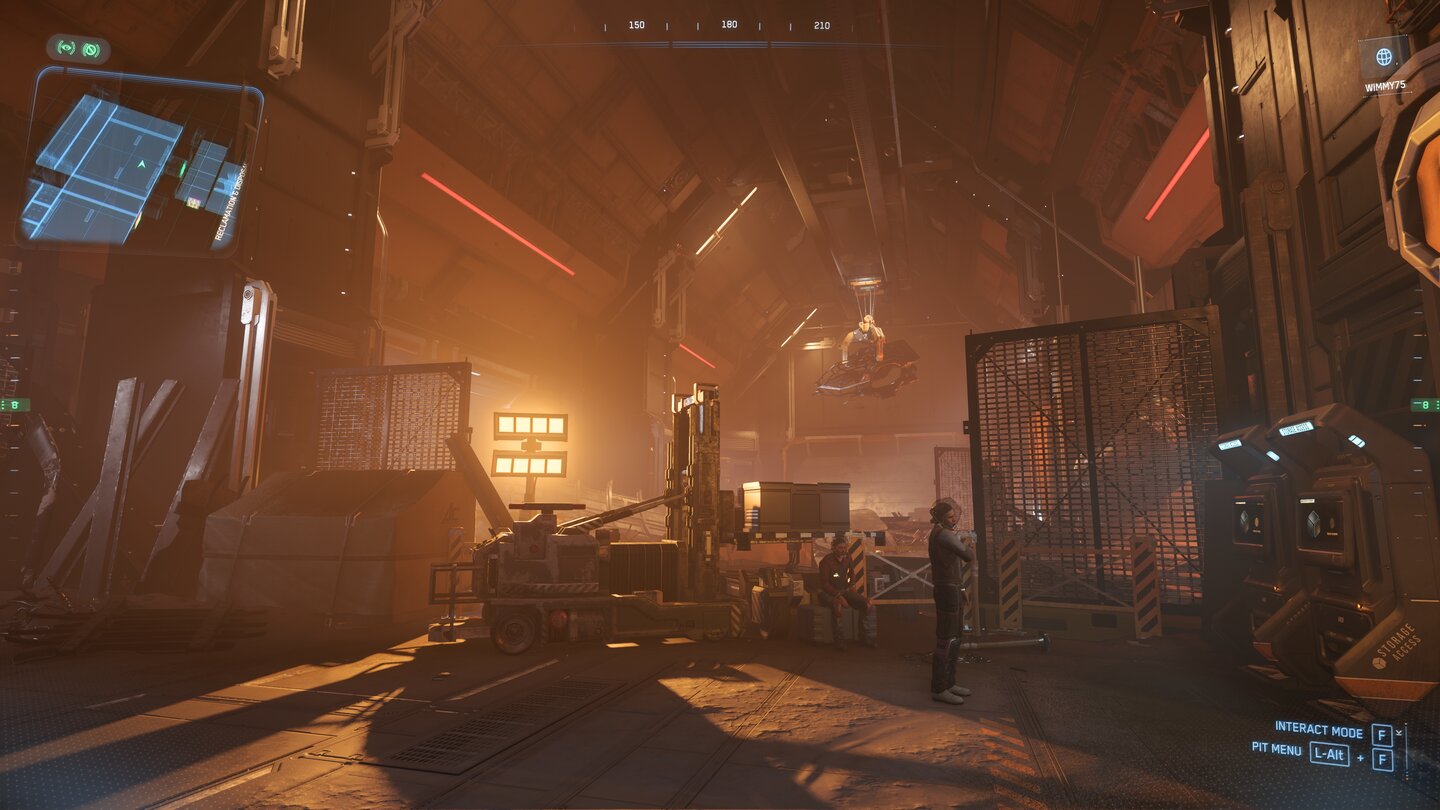
Task: Click the plus icon between L-Alt and F keys
Action: click(x=1360, y=757)
